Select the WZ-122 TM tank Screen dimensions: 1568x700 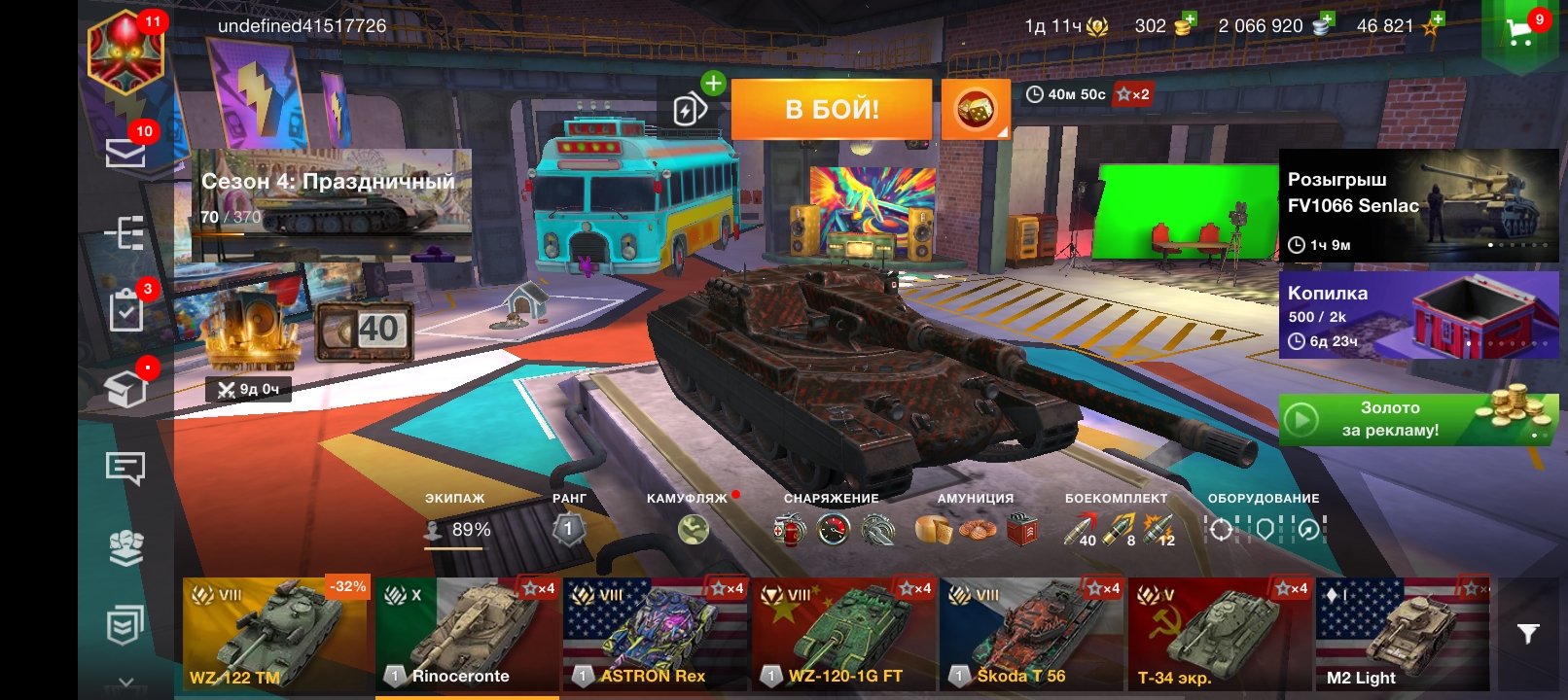[x=275, y=634]
